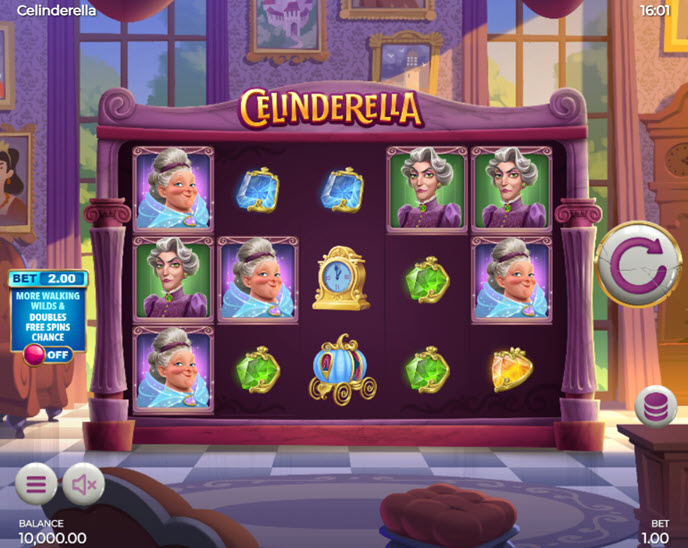Open the hamburger menu

tap(36, 485)
